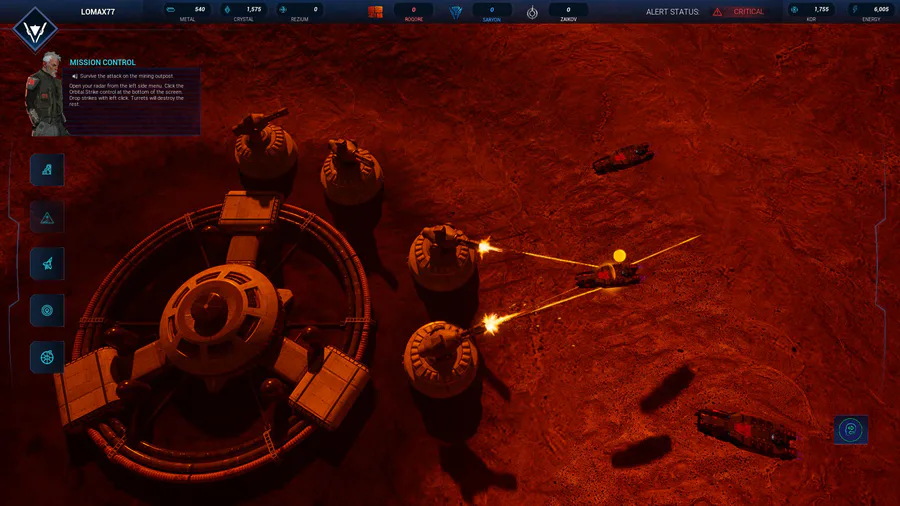The width and height of the screenshot is (900, 506).
Task: Click the circular target sidebar icon
Action: click(x=47, y=310)
